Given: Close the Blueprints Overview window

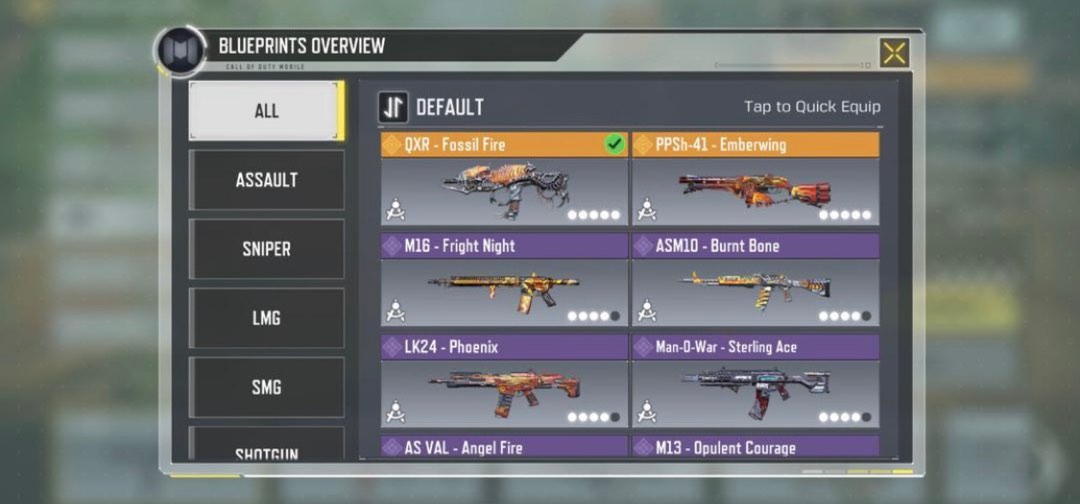Looking at the screenshot, I should pyautogui.click(x=894, y=53).
